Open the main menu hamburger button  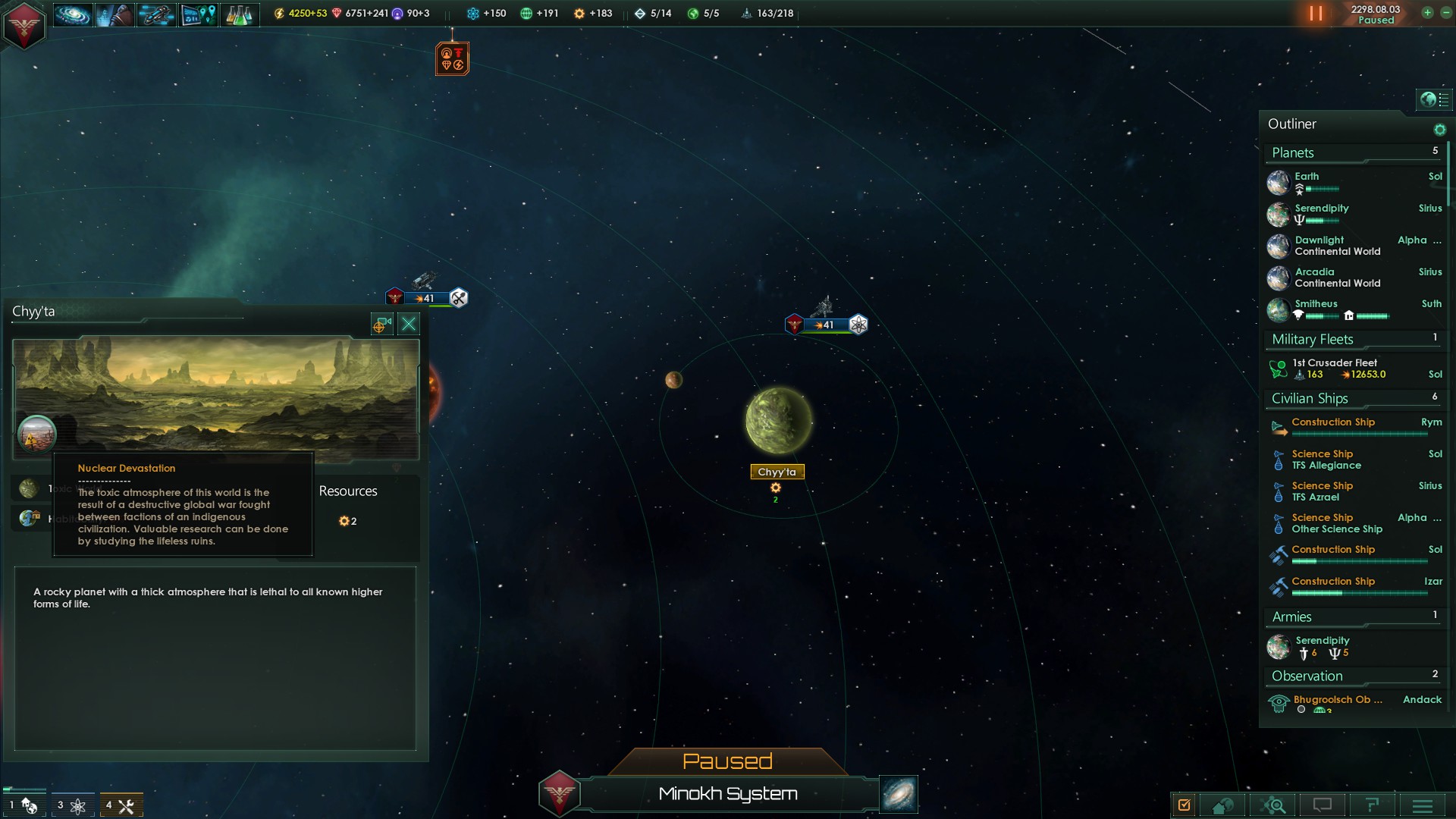coord(1423,805)
